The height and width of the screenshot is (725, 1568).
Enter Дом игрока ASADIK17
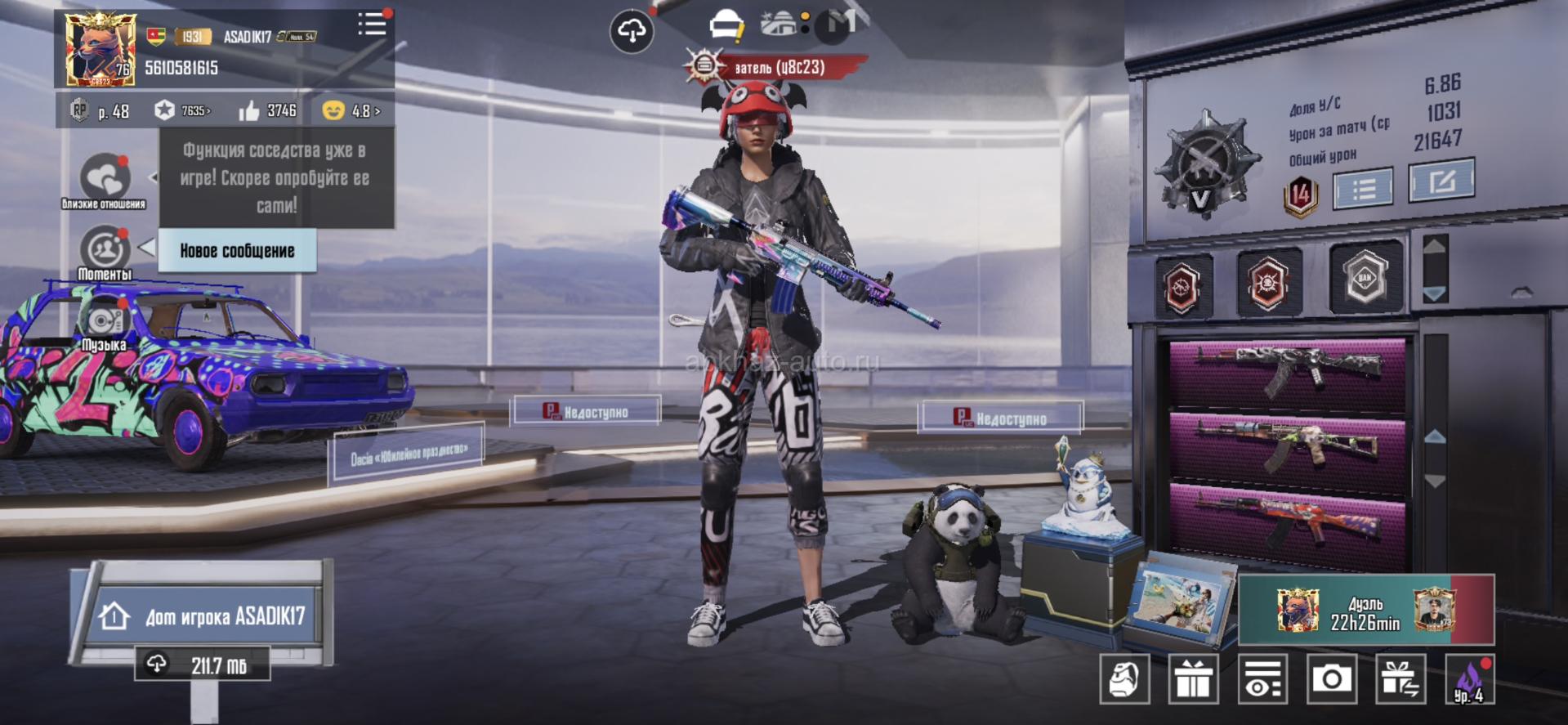(x=204, y=615)
